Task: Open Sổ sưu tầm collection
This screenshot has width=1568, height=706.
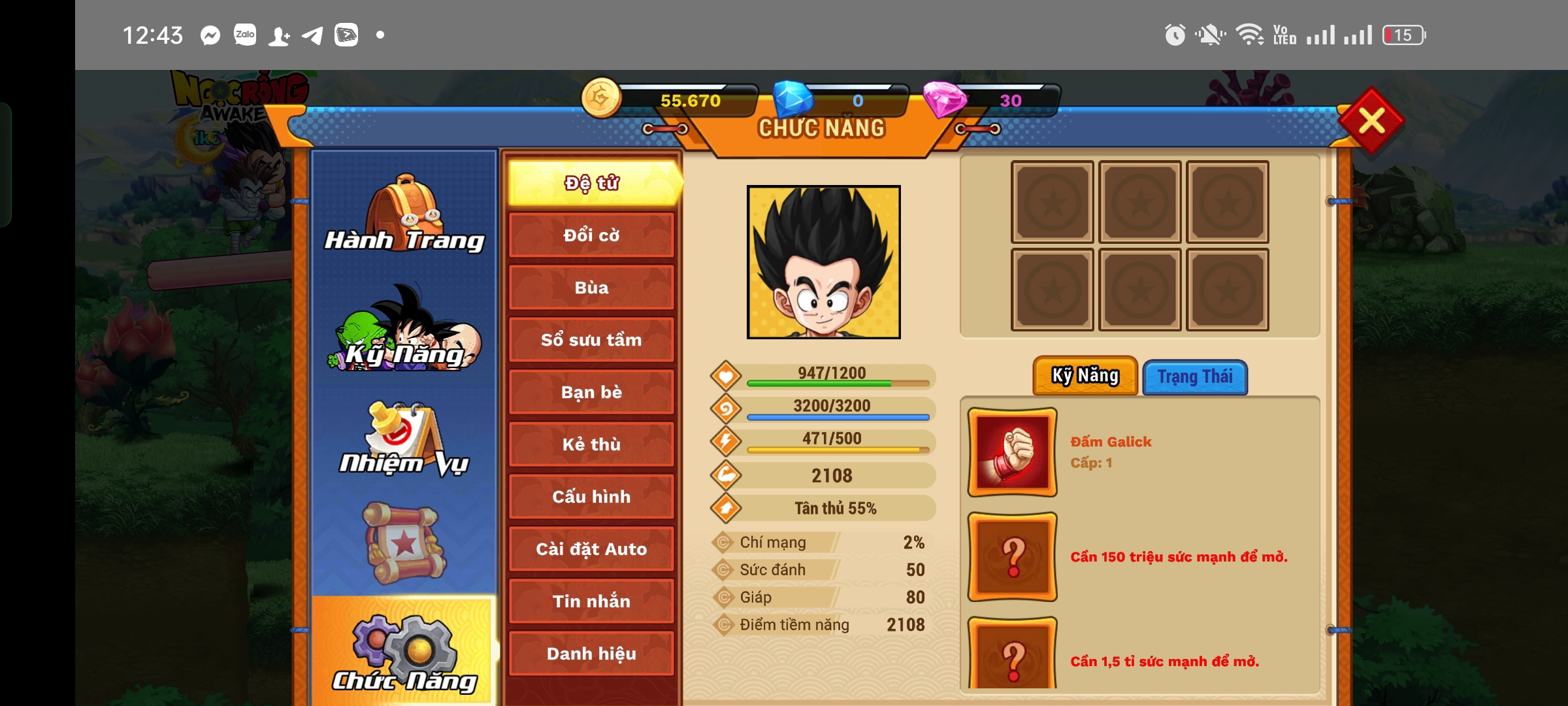Action: click(x=591, y=339)
